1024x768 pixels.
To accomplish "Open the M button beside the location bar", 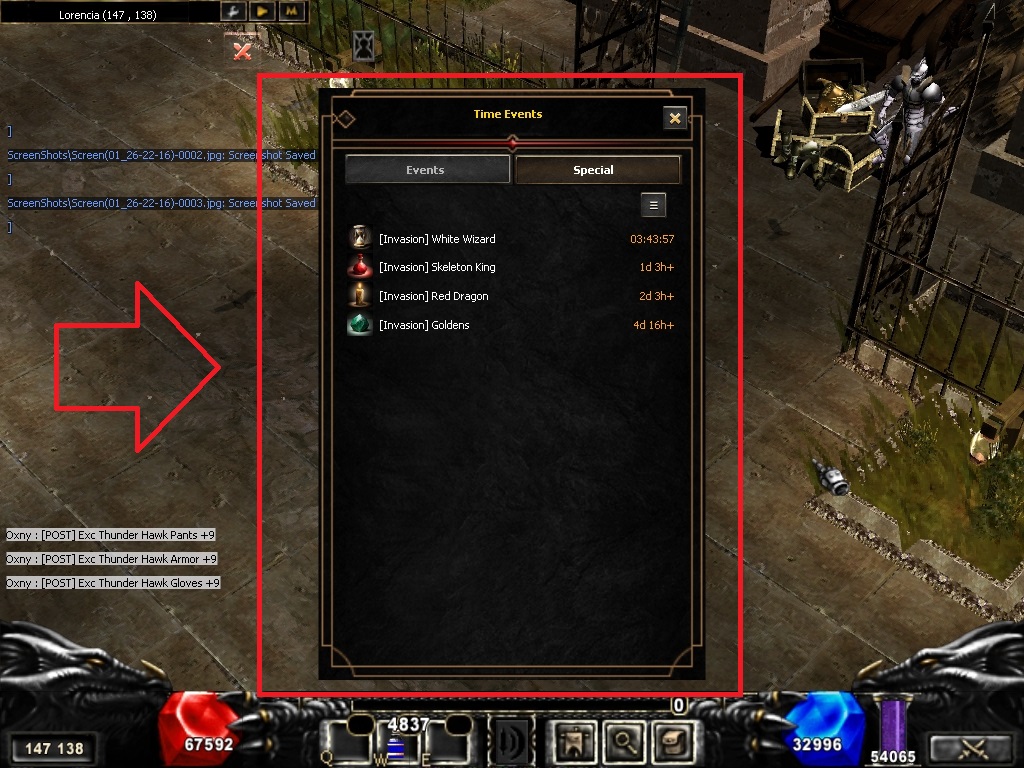I will tap(291, 11).
